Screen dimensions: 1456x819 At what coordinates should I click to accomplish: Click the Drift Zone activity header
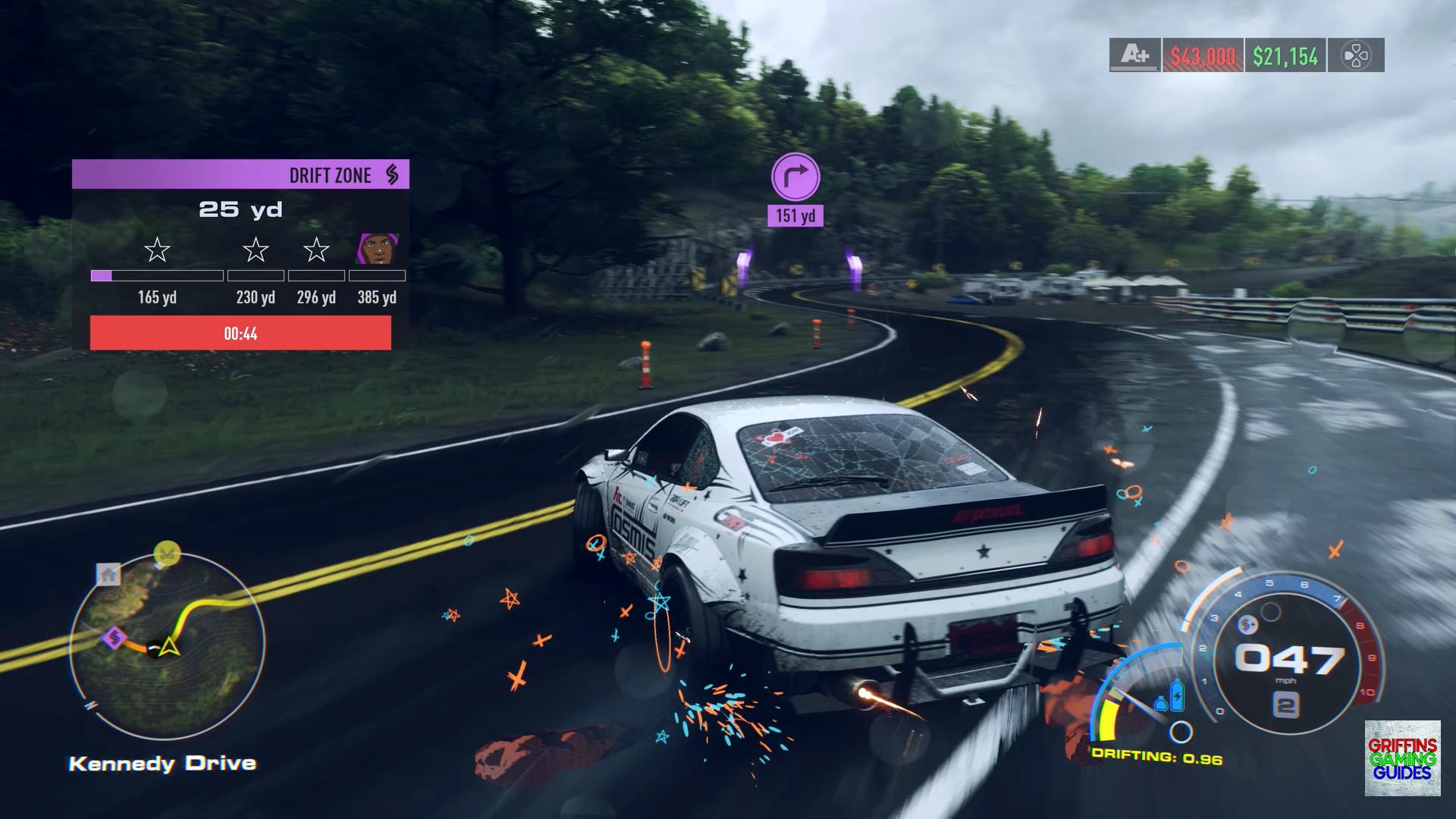pos(240,174)
